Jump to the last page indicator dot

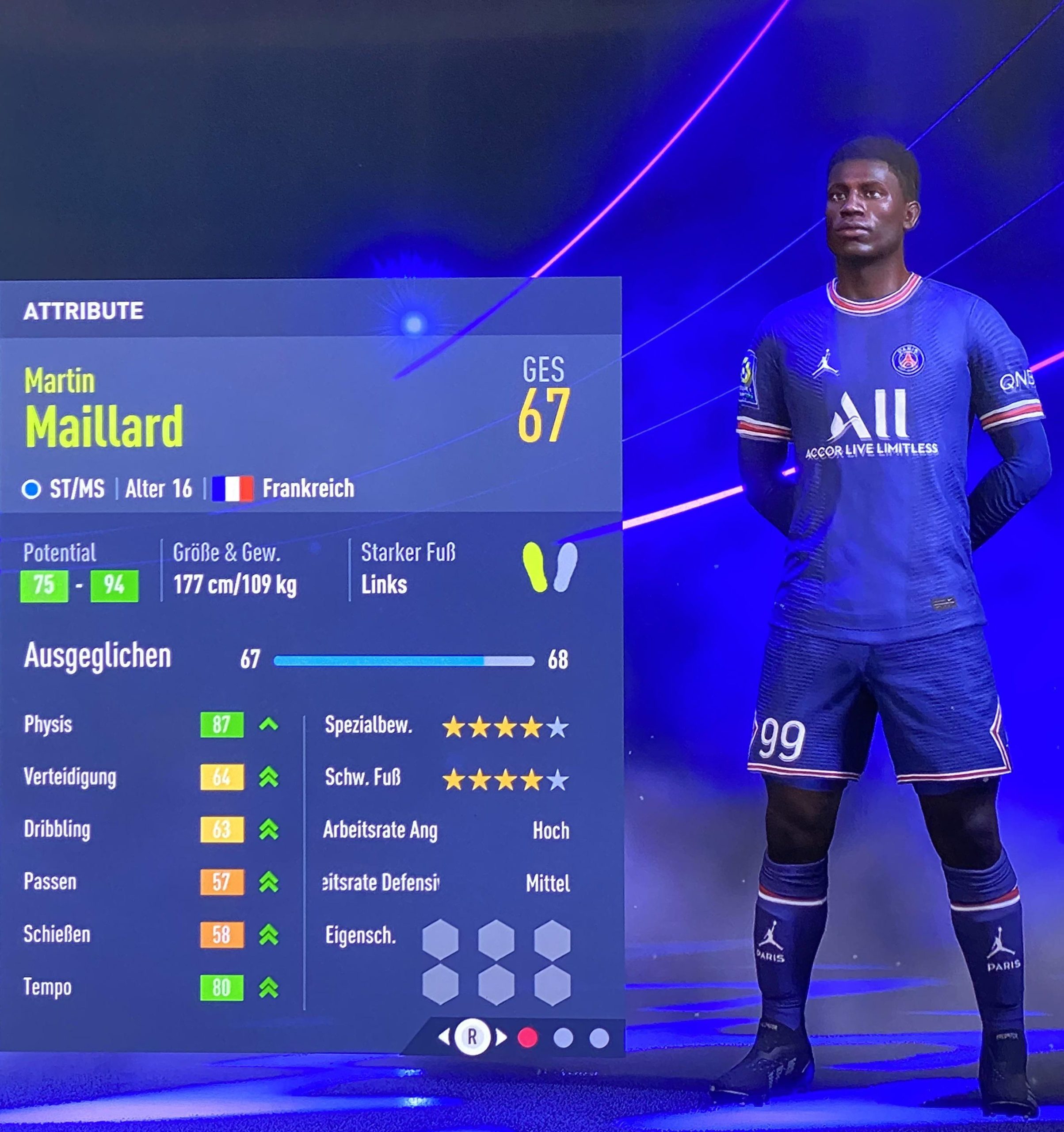(599, 1037)
